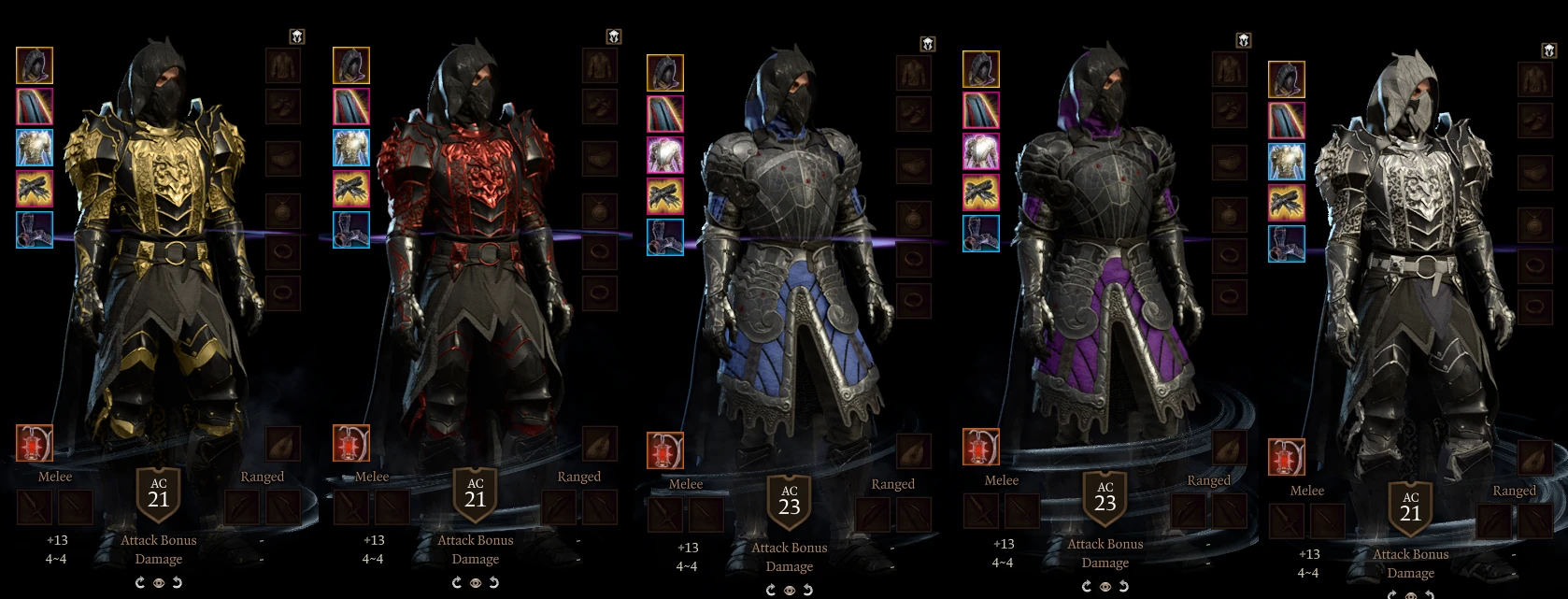This screenshot has height=599, width=1568.
Task: Select the cloak slot beside the gold armor
Action: pos(35,107)
